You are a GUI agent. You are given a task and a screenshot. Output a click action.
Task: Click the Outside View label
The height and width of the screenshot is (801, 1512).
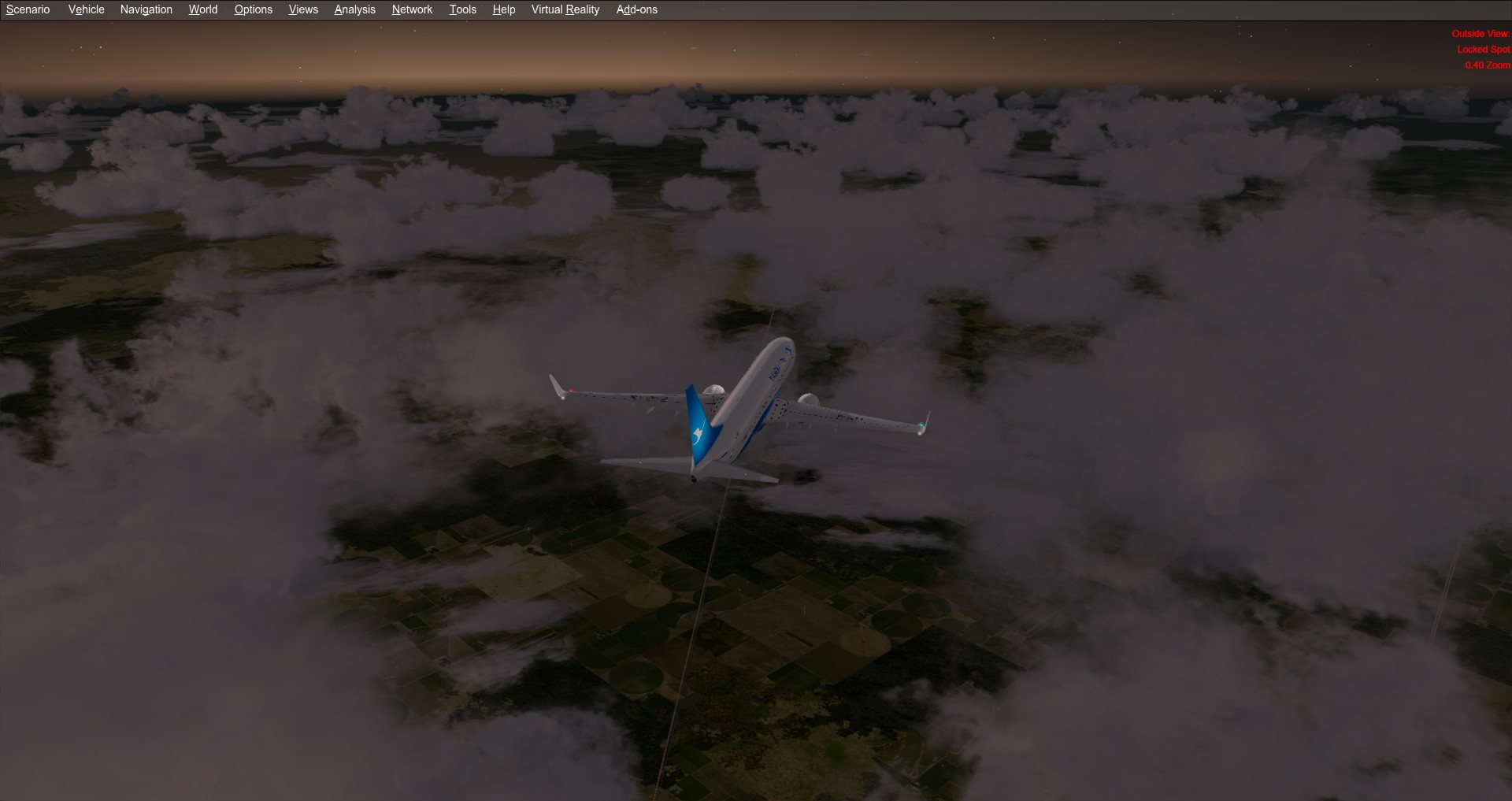pos(1480,34)
